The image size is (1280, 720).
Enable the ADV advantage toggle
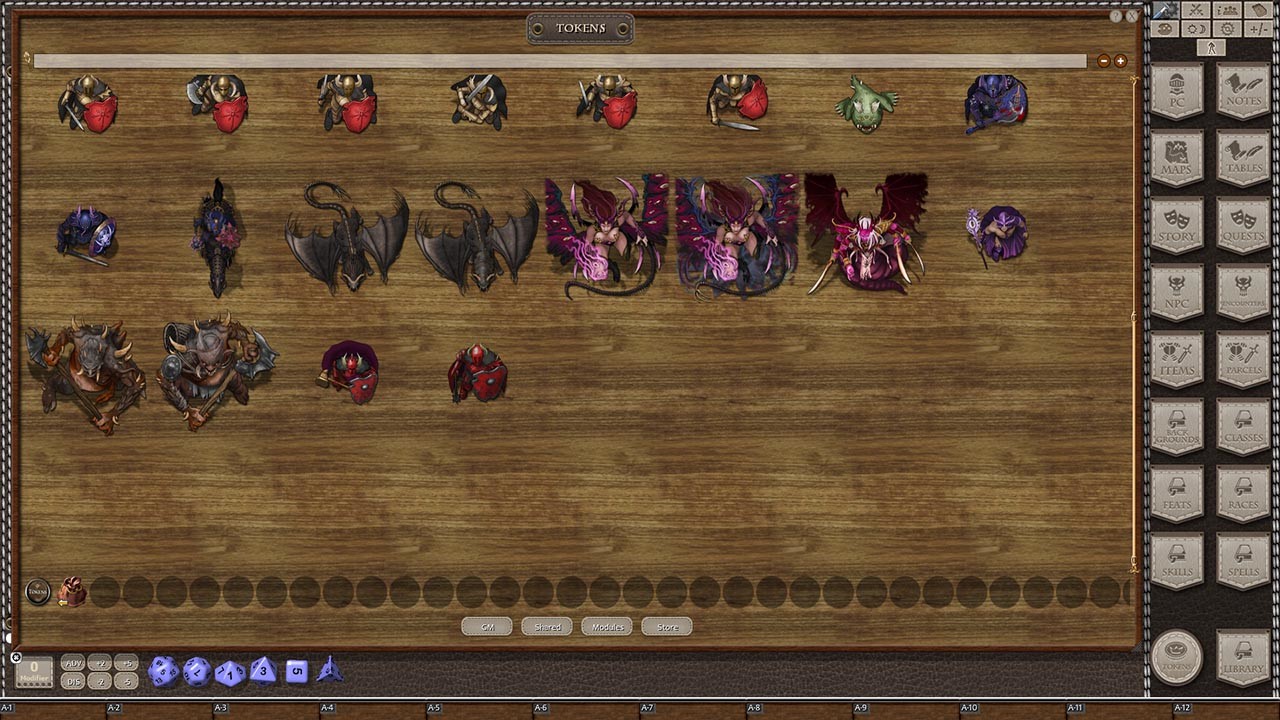pyautogui.click(x=71, y=663)
